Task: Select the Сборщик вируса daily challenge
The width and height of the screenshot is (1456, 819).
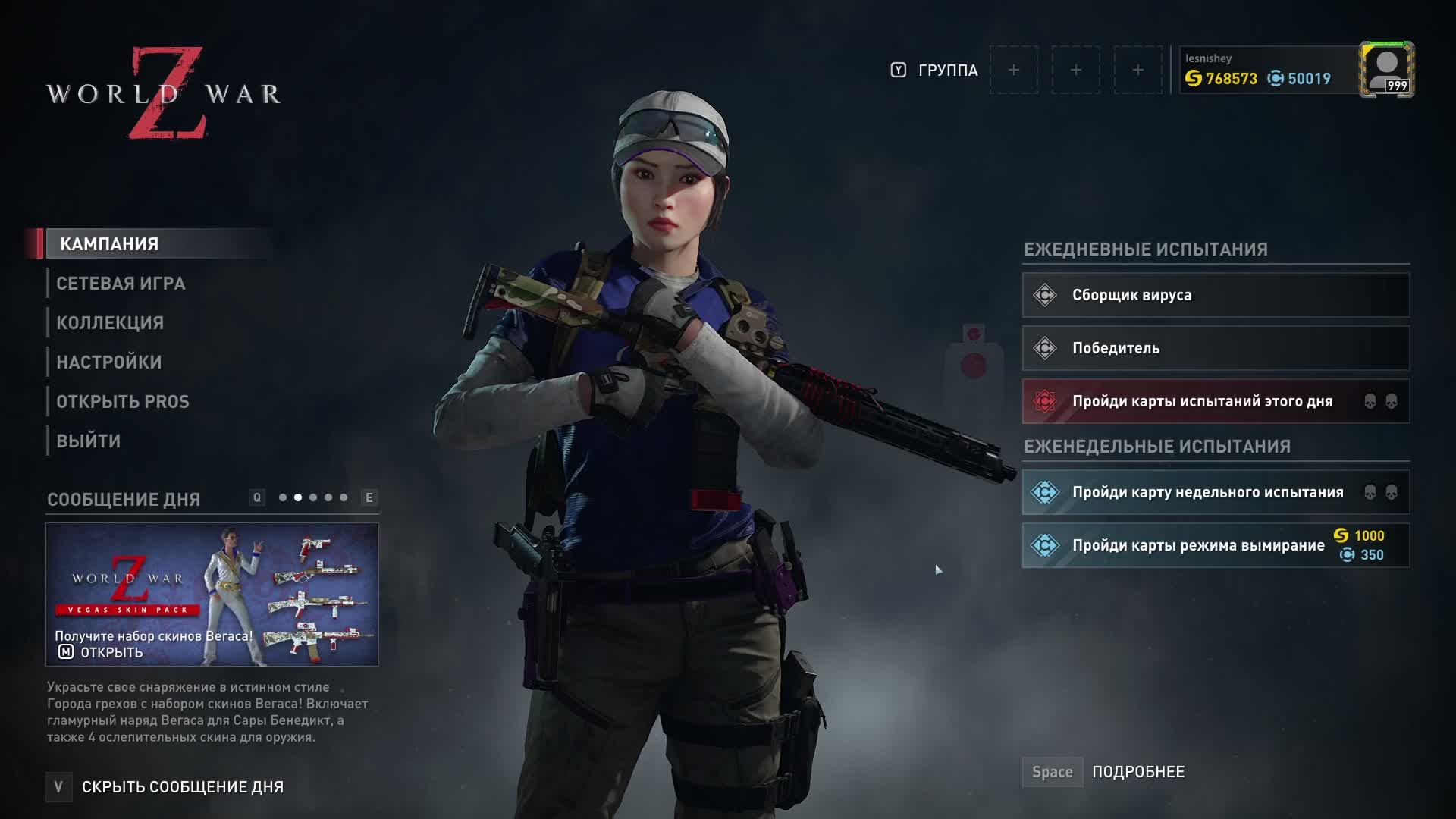Action: 1216,295
